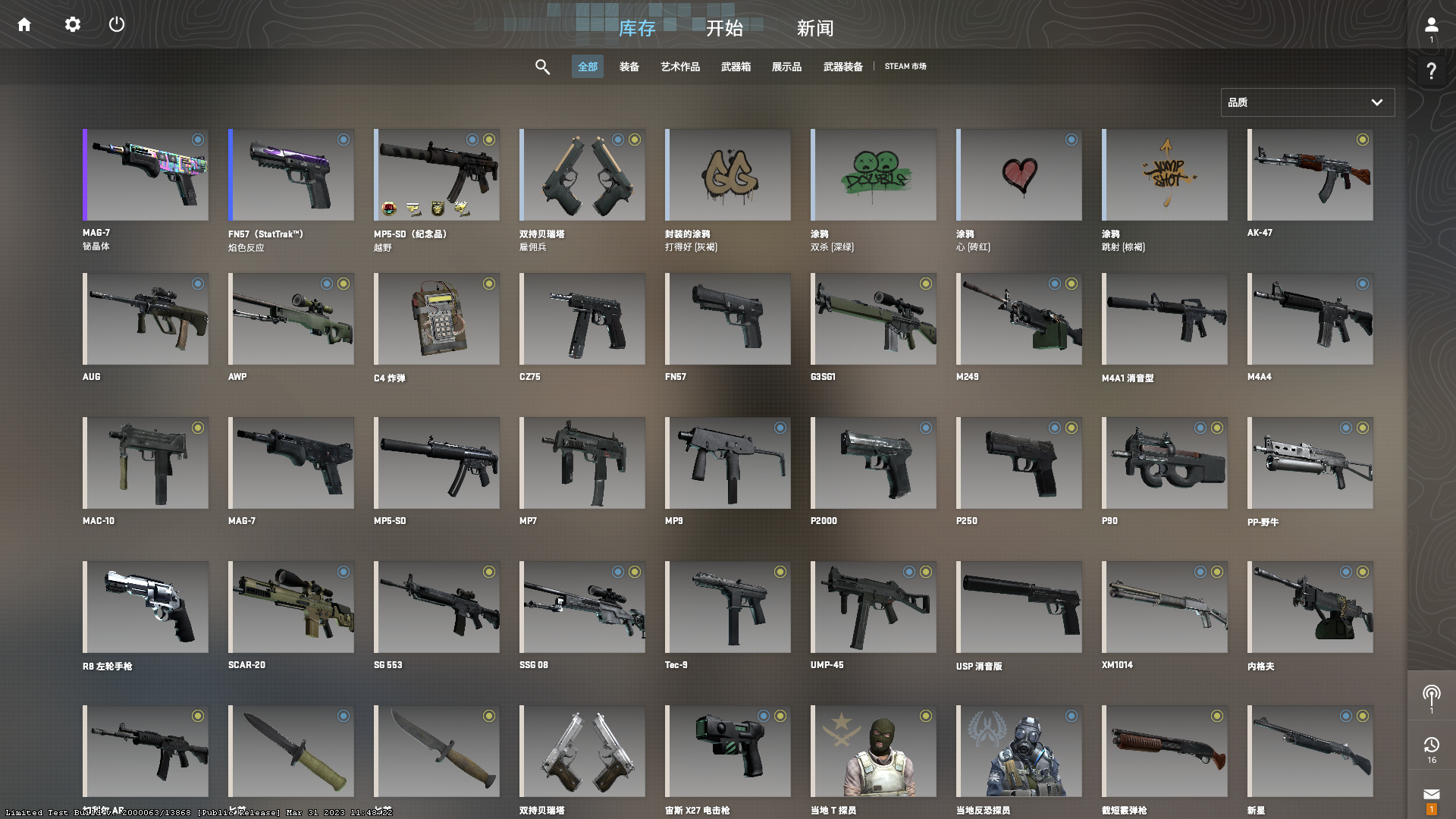Open the inventory search magnifier icon
The image size is (1456, 819).
point(543,67)
